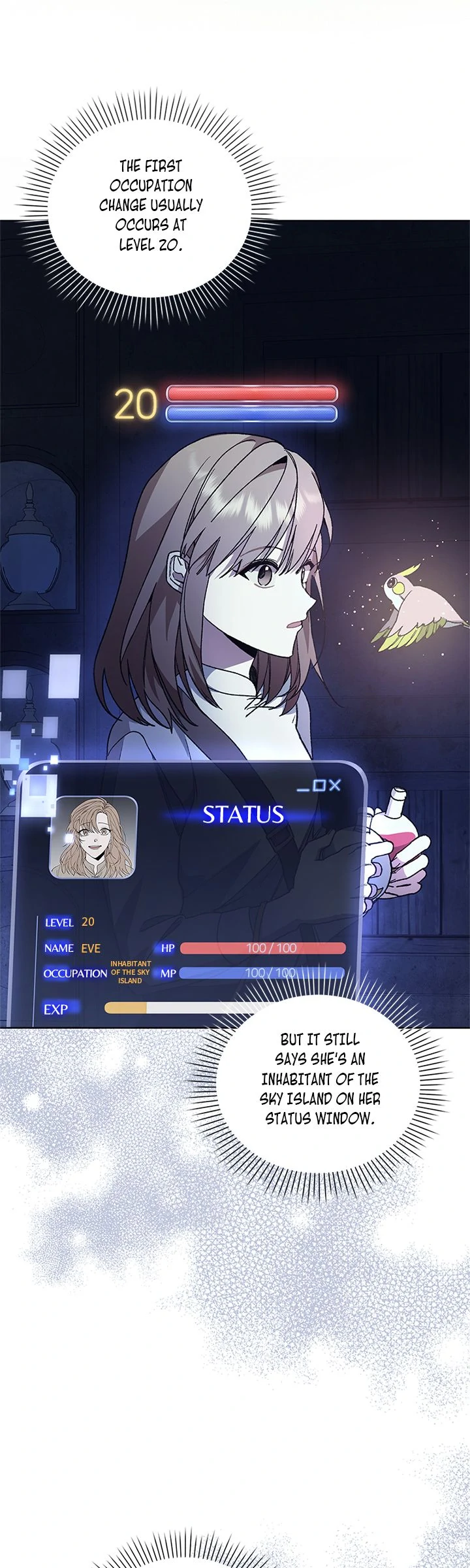Select Eve's character portrait in Status
Viewport: 470px width, 1568px height.
pos(94,837)
